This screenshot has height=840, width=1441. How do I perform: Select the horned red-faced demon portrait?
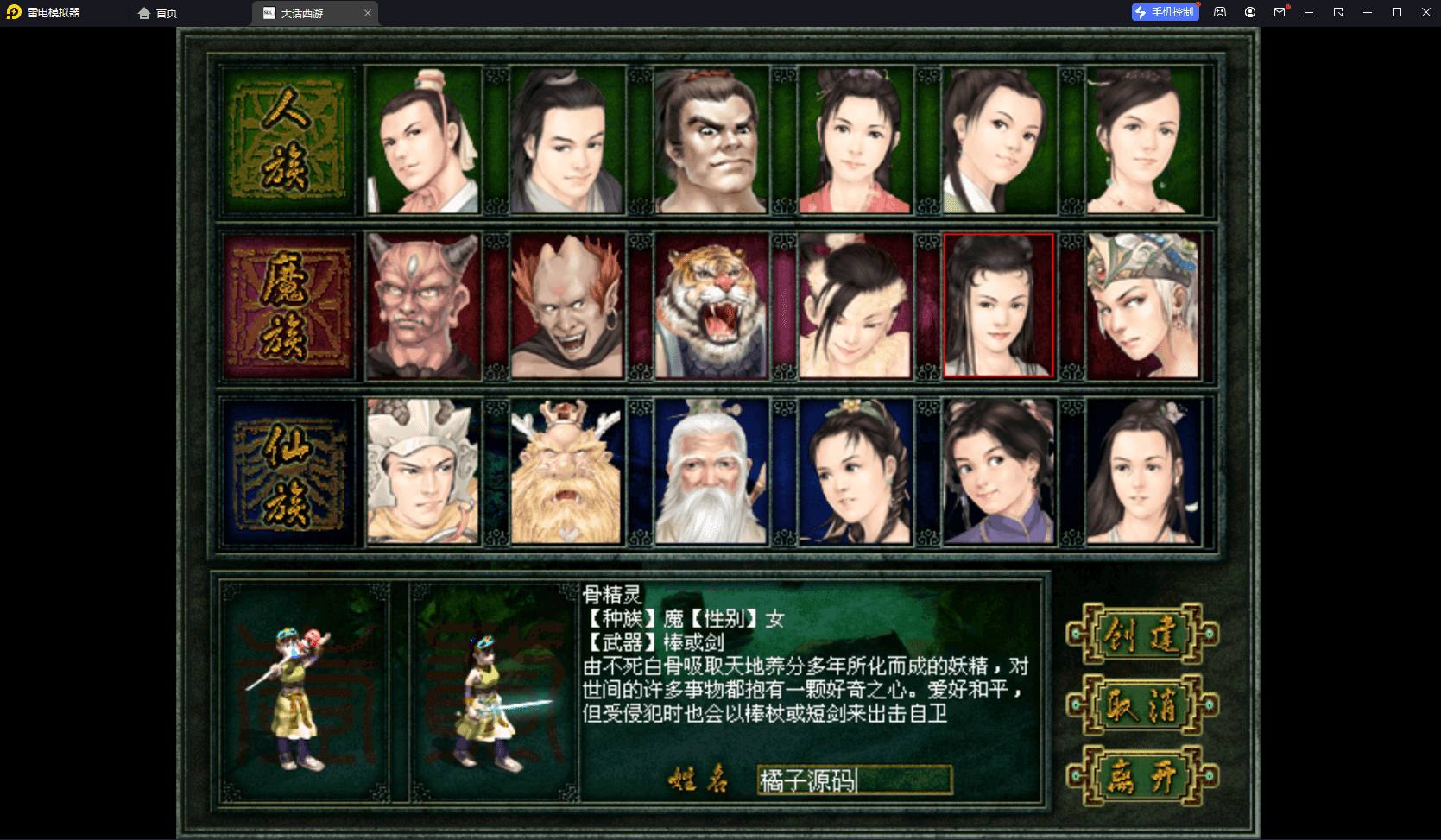(422, 306)
